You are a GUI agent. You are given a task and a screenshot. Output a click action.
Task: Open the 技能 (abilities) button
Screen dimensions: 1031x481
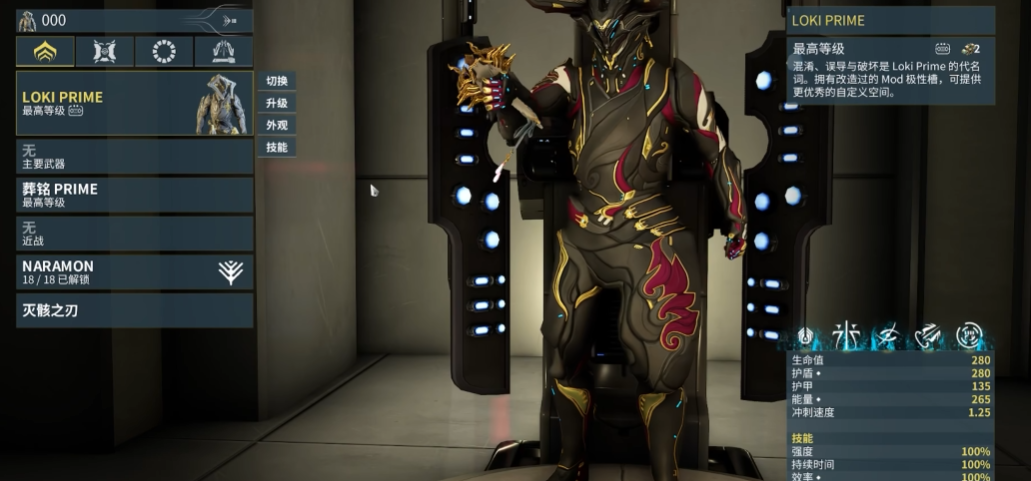(277, 147)
